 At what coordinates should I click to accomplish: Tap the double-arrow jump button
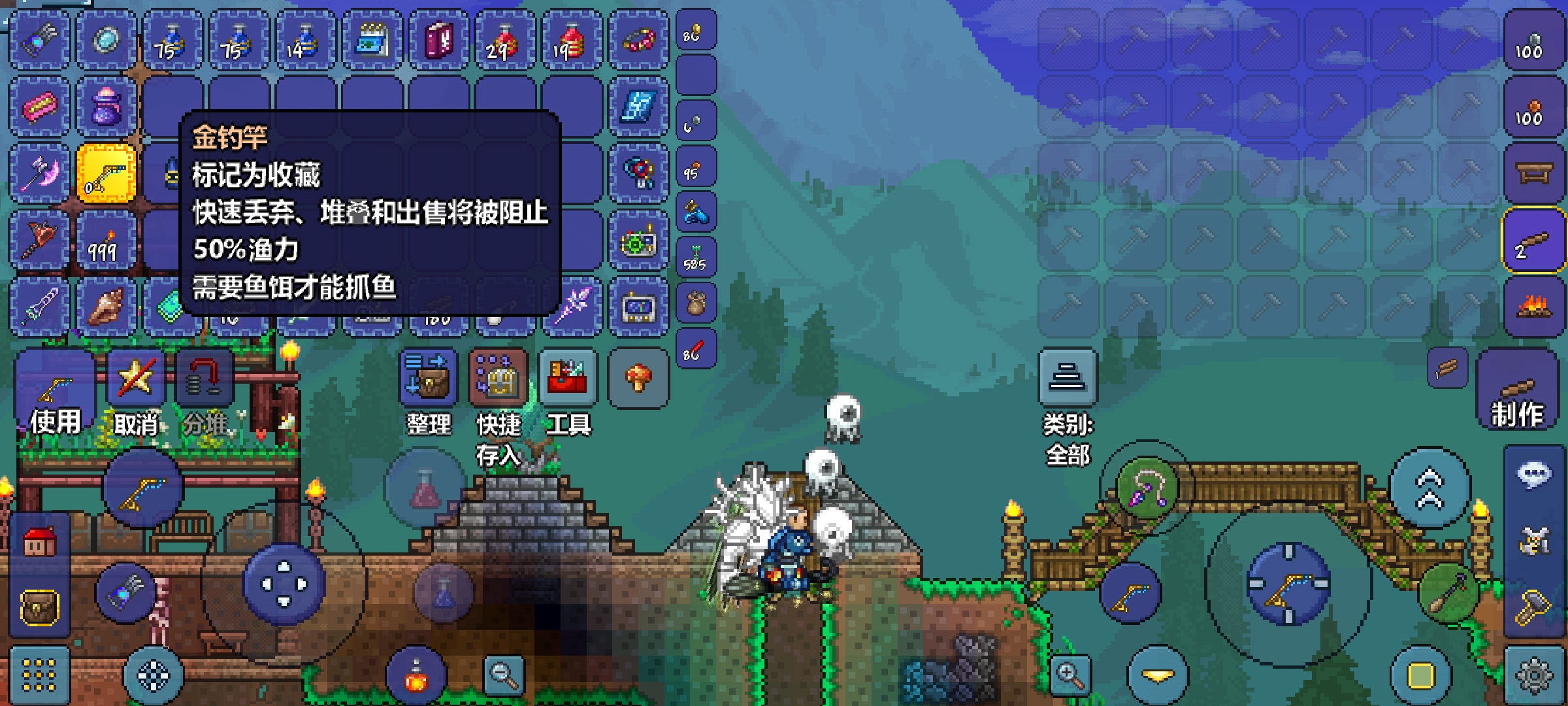(x=1429, y=488)
